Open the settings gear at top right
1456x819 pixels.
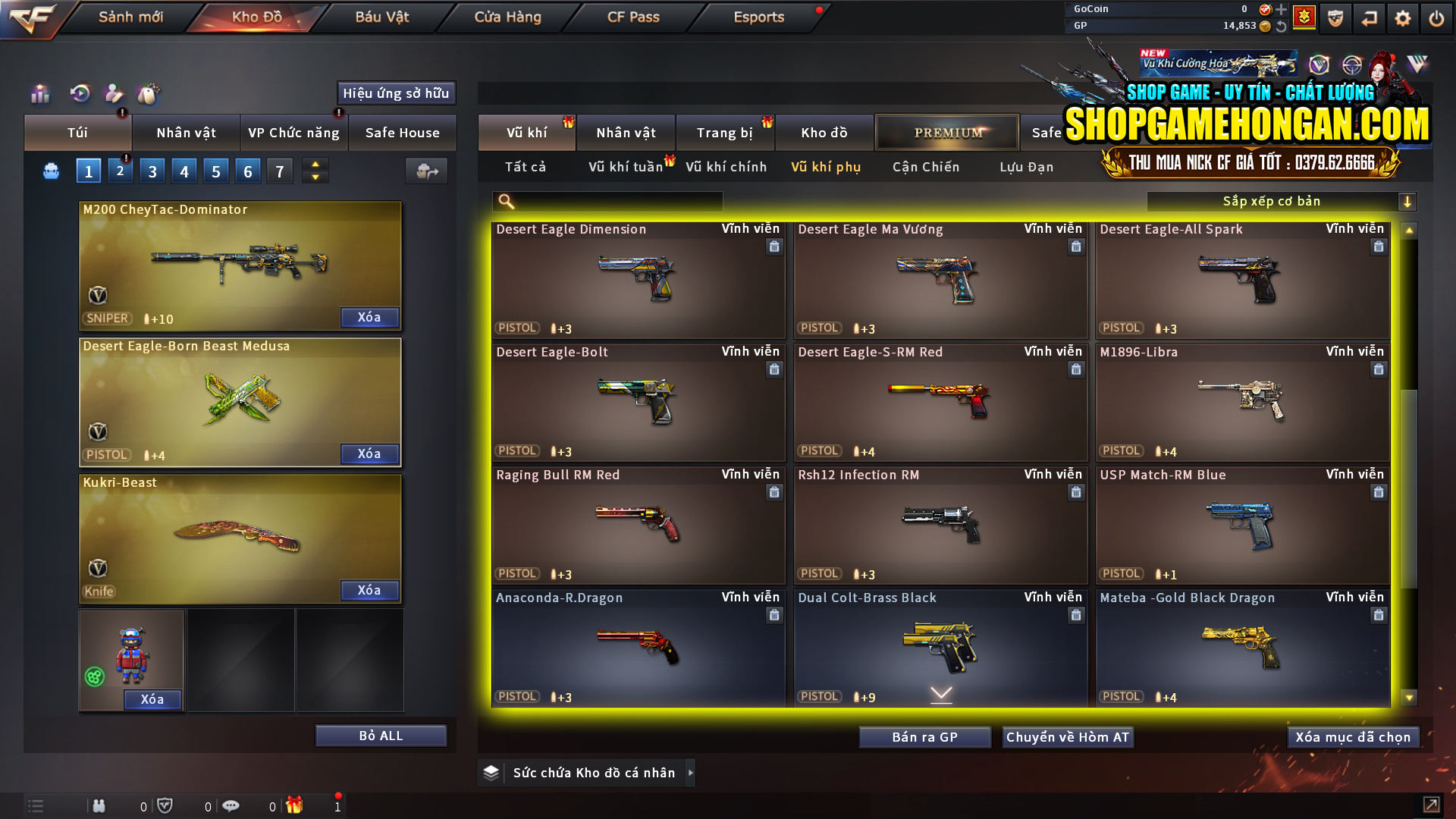[1402, 17]
